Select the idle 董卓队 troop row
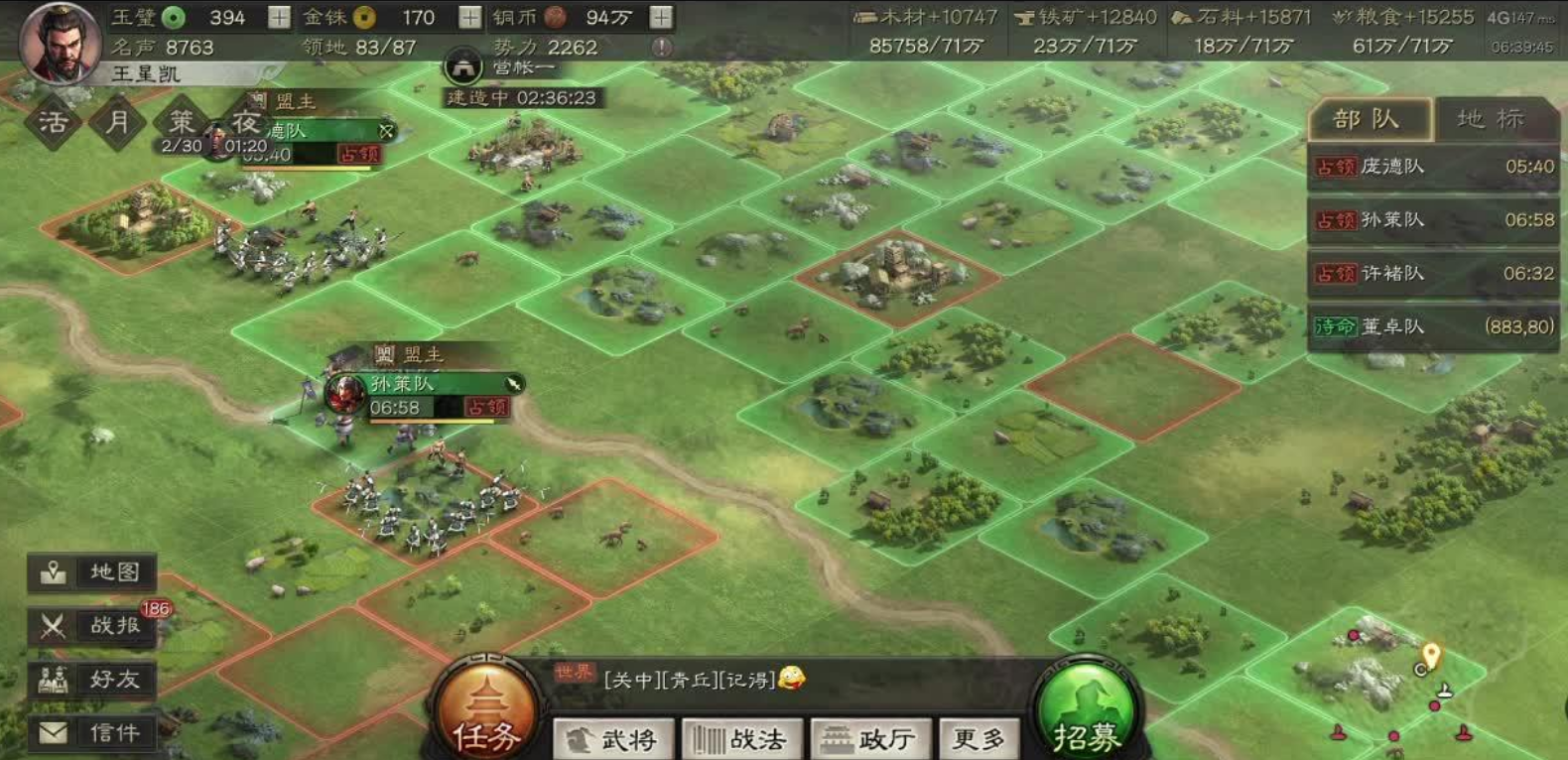Image resolution: width=1568 pixels, height=760 pixels. pos(1432,327)
